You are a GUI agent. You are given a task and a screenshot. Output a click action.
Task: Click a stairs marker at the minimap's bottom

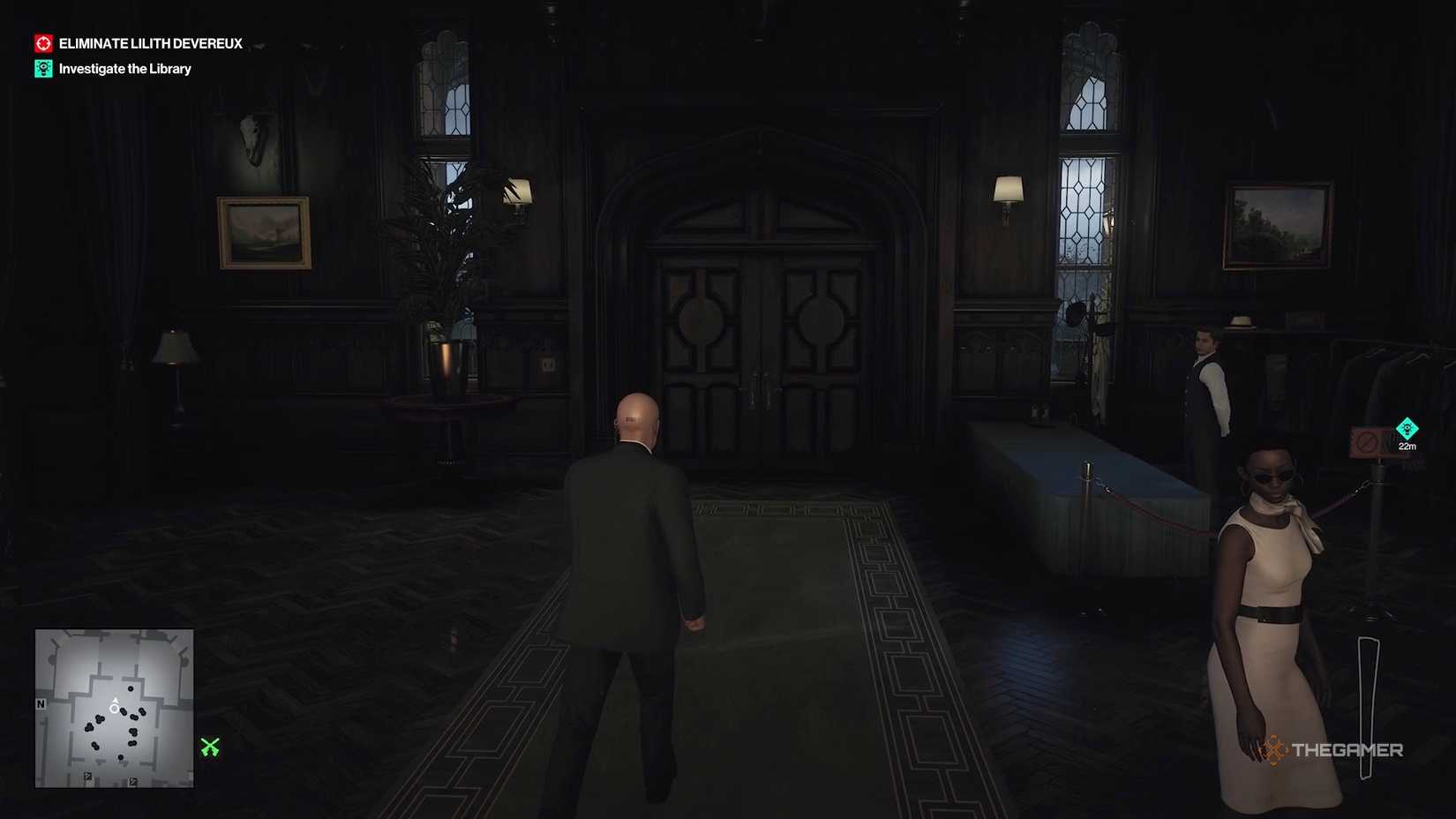pos(88,776)
